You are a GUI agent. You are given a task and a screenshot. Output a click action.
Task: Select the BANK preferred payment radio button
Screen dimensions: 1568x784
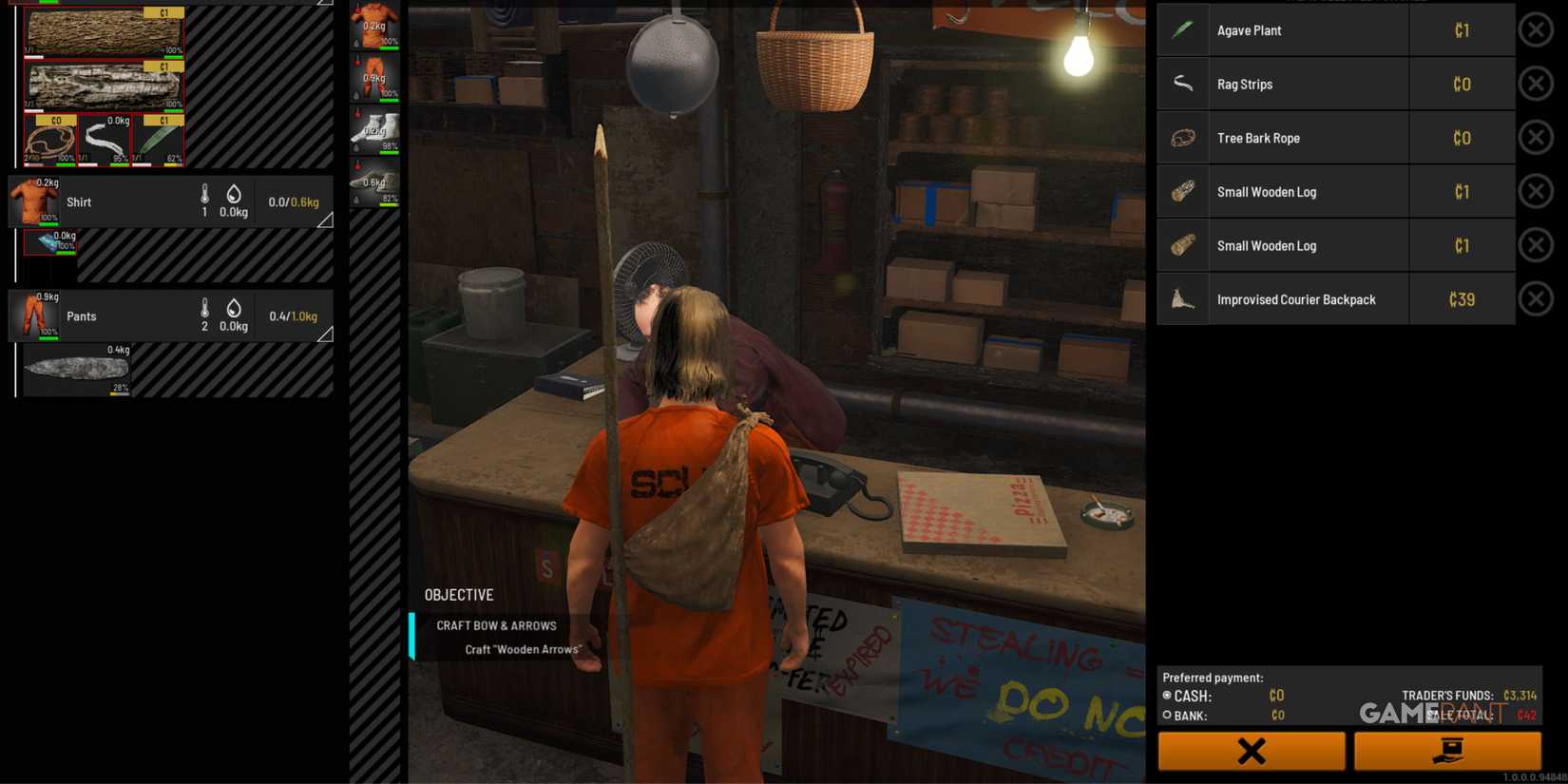coord(1166,715)
